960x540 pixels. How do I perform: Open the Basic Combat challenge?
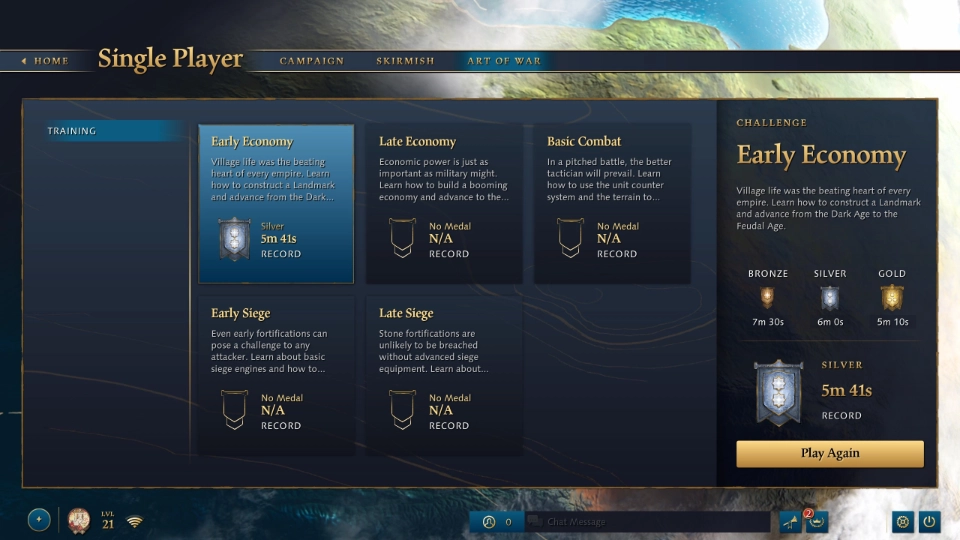click(612, 204)
